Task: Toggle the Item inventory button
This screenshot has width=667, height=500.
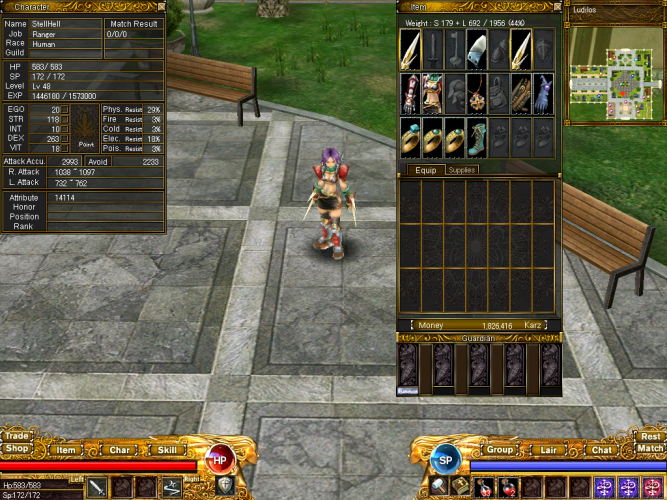Action: (x=66, y=451)
